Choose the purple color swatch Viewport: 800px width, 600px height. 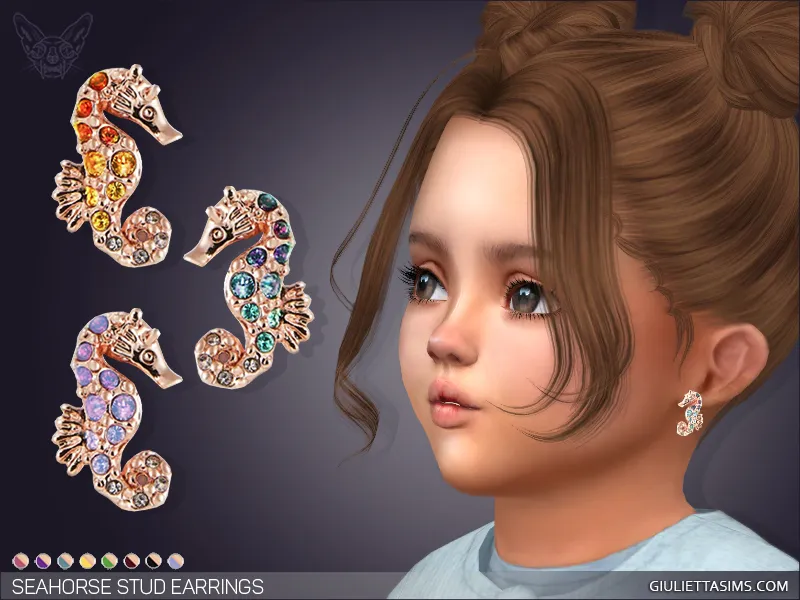pos(43,561)
